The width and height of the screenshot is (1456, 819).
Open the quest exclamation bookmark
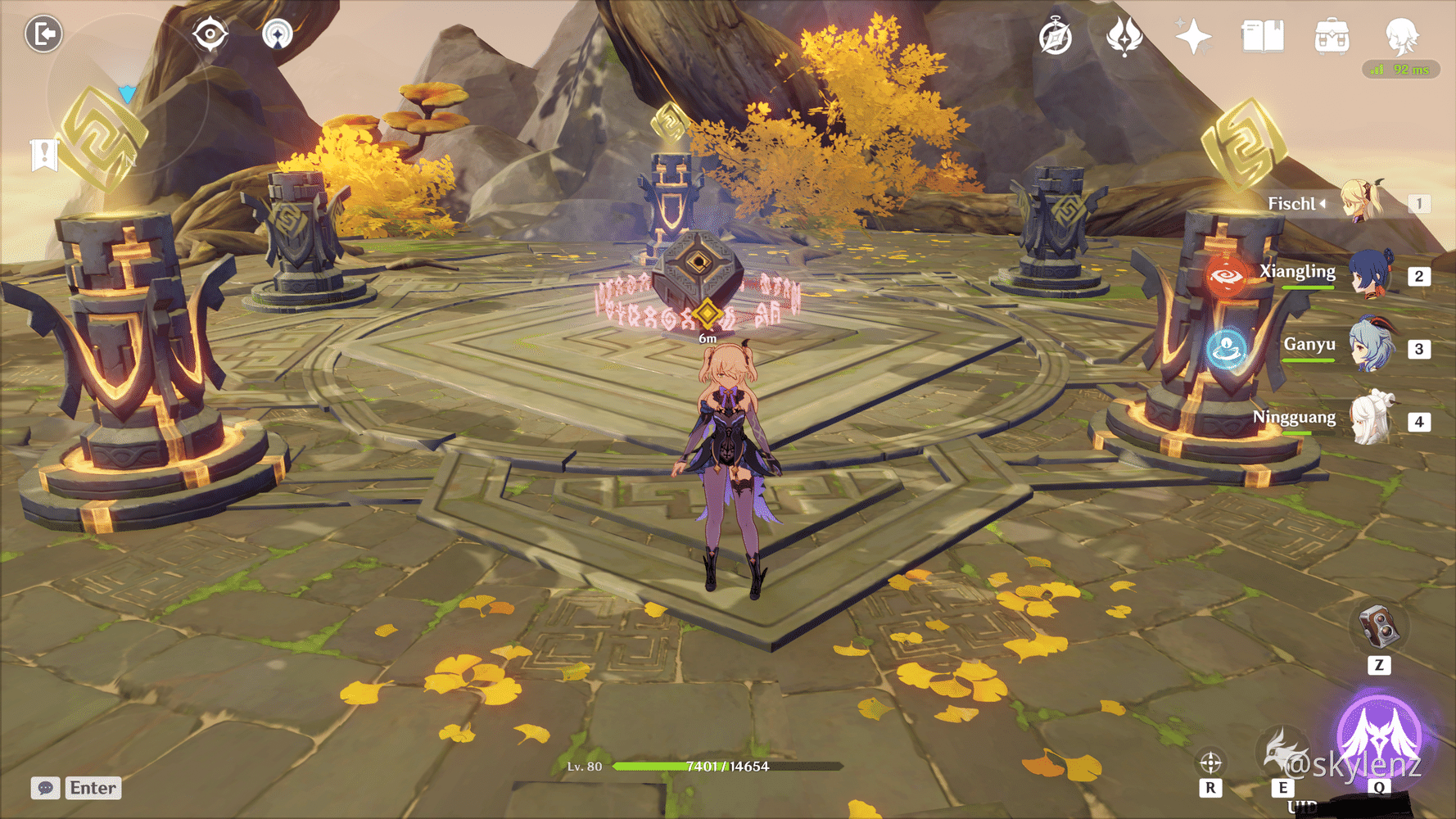pyautogui.click(x=44, y=154)
